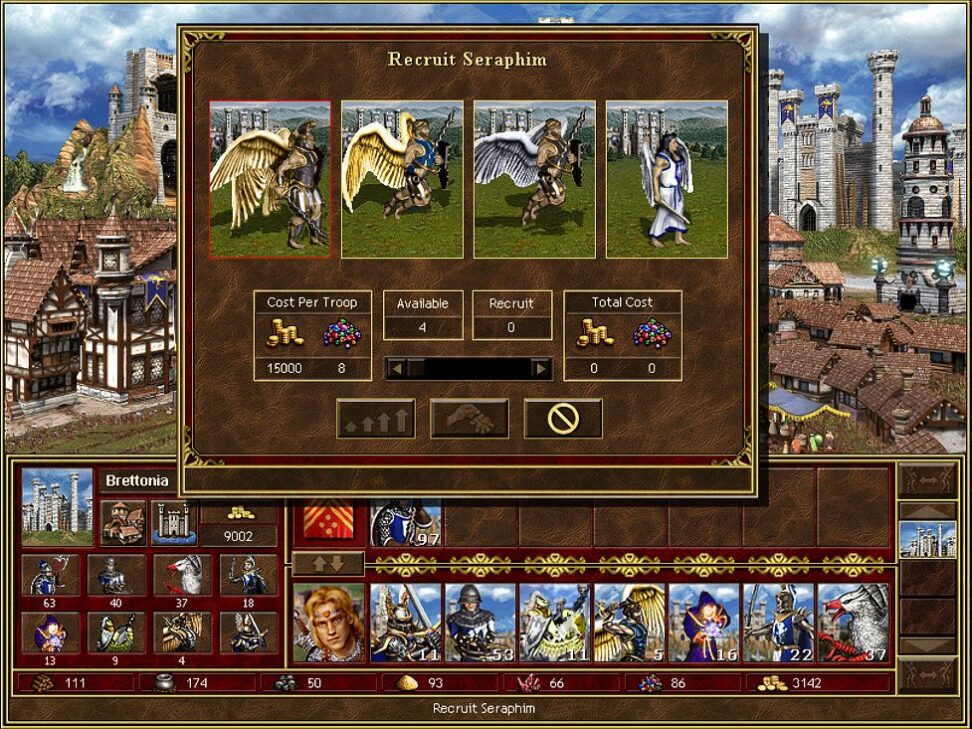Image resolution: width=972 pixels, height=729 pixels.
Task: Choose the blue-tabard golden-winged angel portrait
Action: tap(402, 179)
